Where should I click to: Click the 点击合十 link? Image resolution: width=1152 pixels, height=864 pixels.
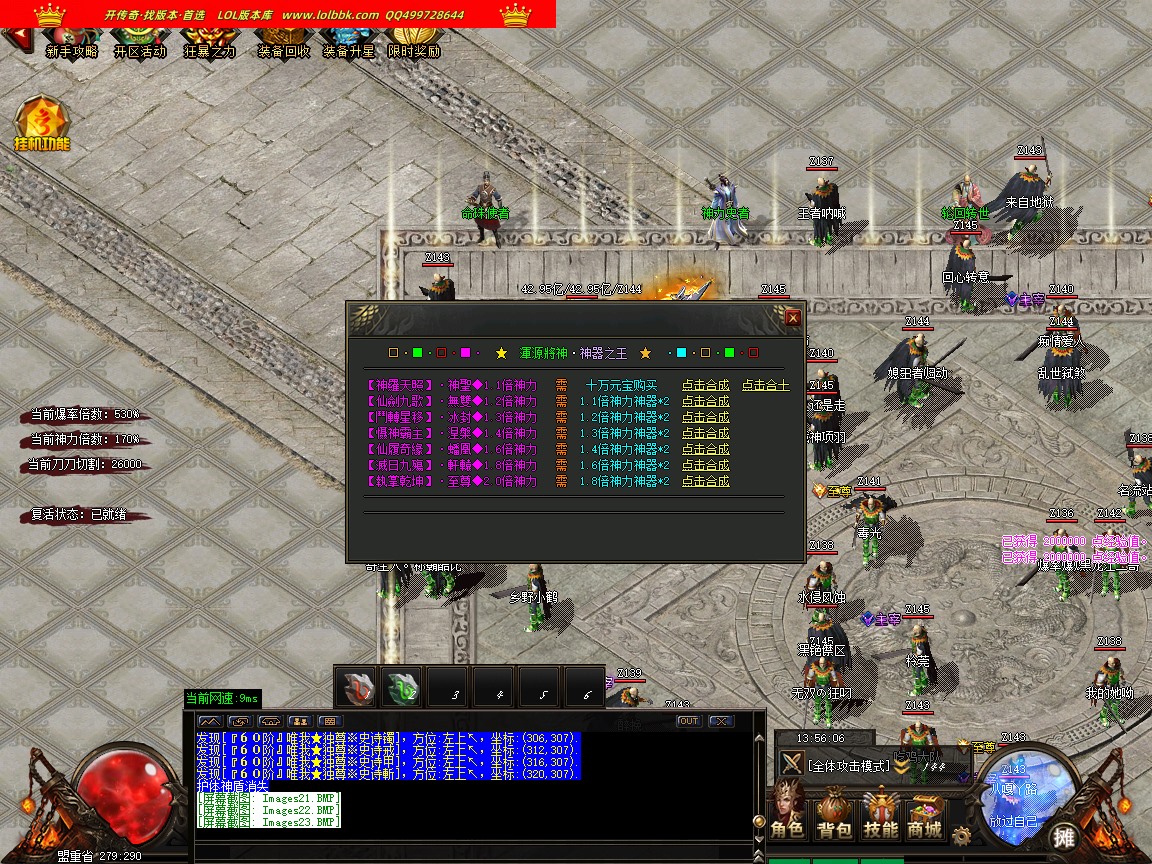765,385
